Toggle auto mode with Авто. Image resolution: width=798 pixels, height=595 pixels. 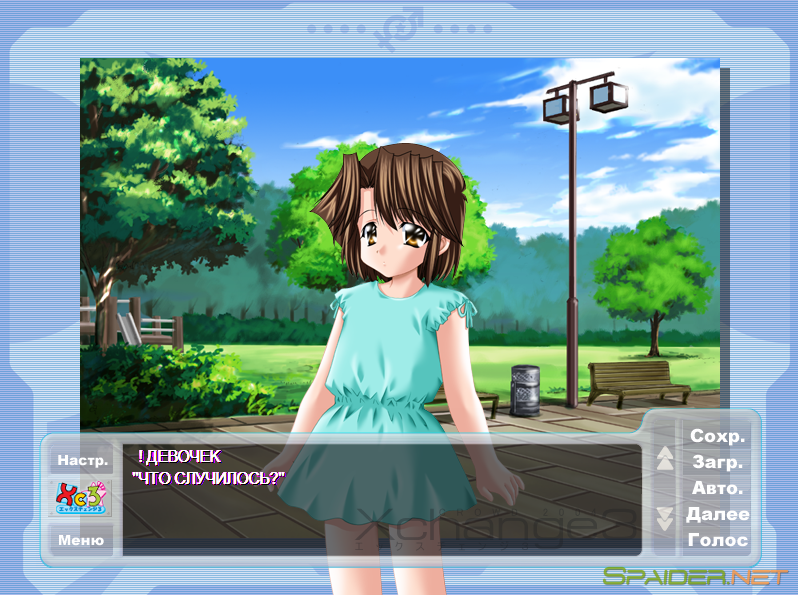(x=717, y=489)
